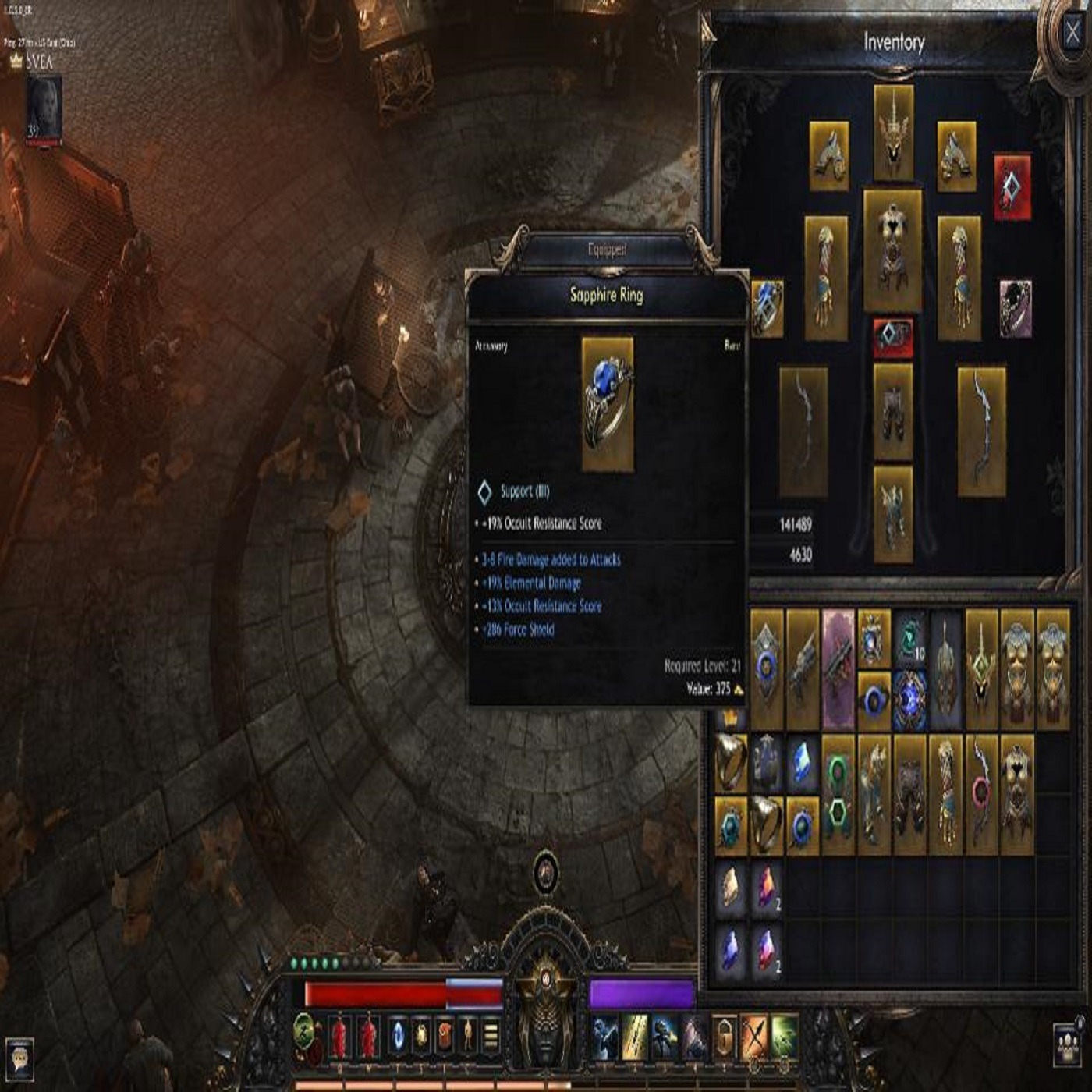Click the equipped boots slot
This screenshot has width=1092, height=1092.
(x=892, y=513)
